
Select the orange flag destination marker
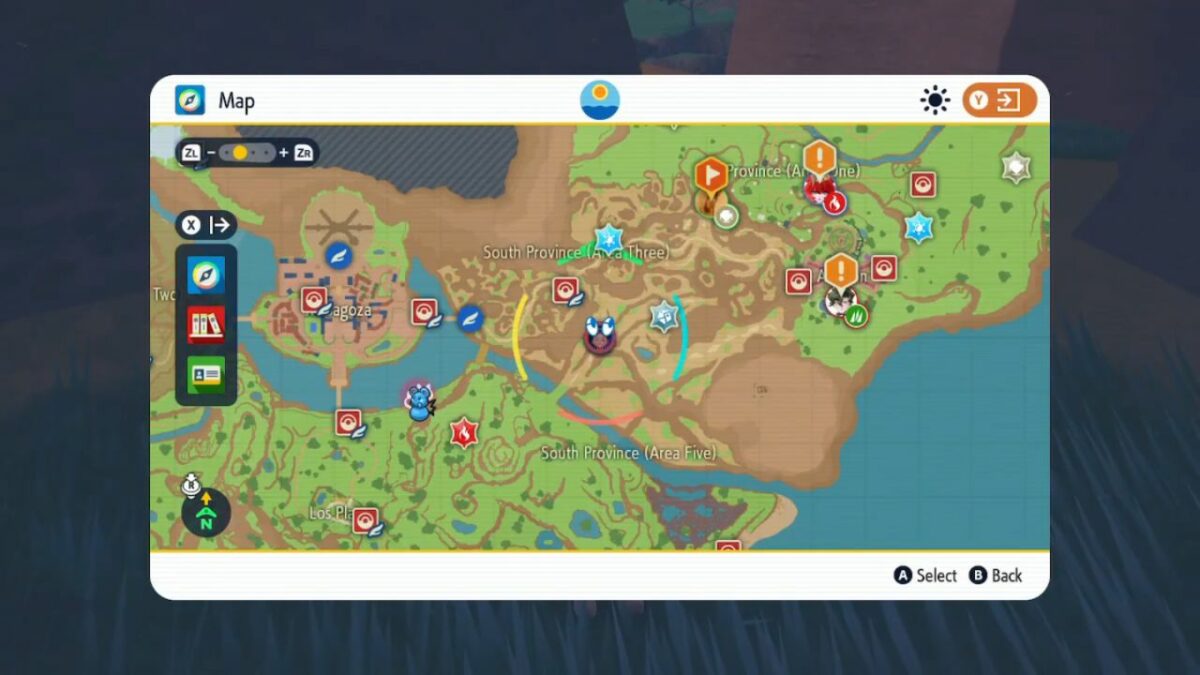(x=711, y=176)
